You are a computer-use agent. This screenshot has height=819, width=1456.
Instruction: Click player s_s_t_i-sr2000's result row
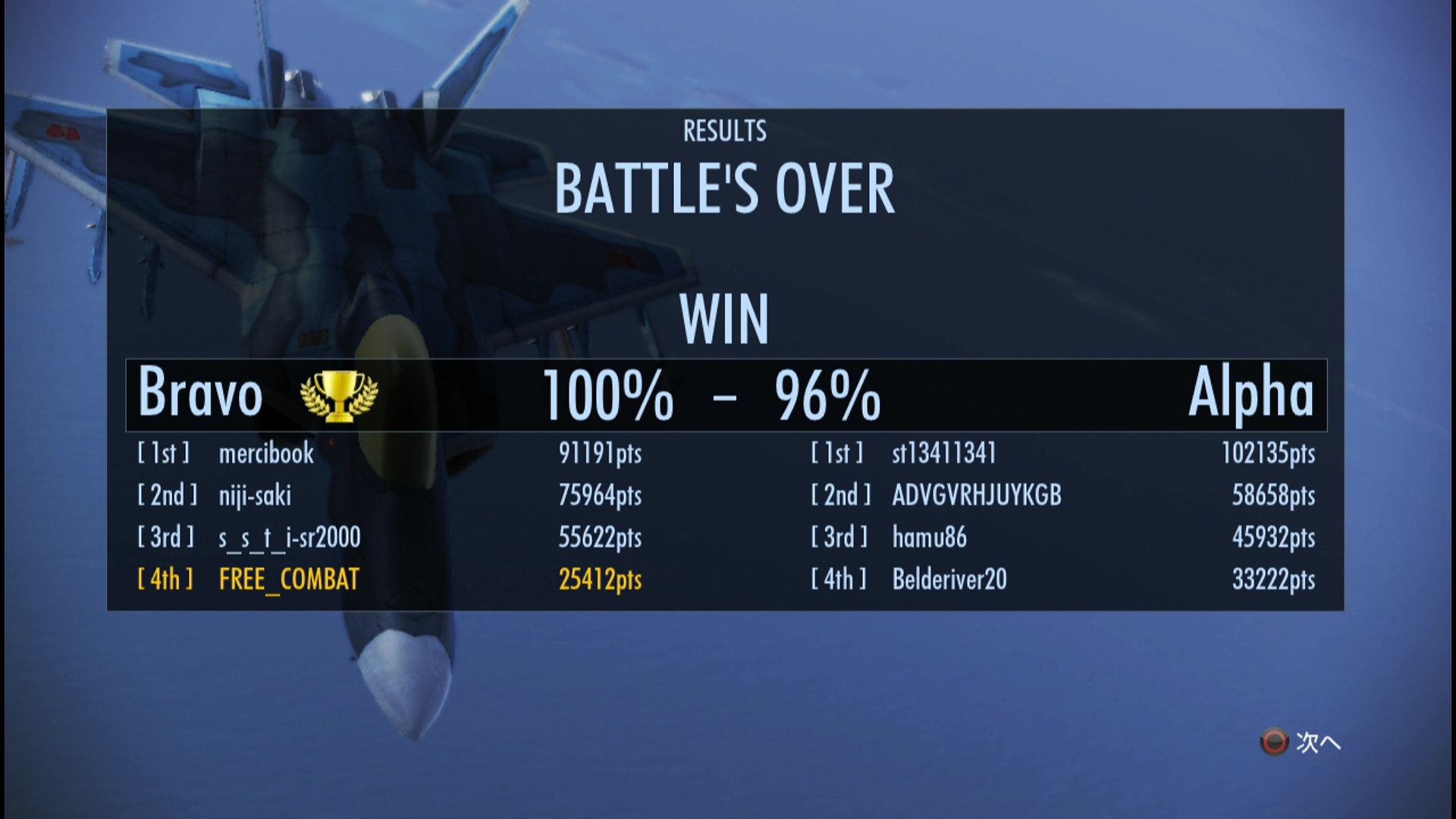click(x=289, y=538)
